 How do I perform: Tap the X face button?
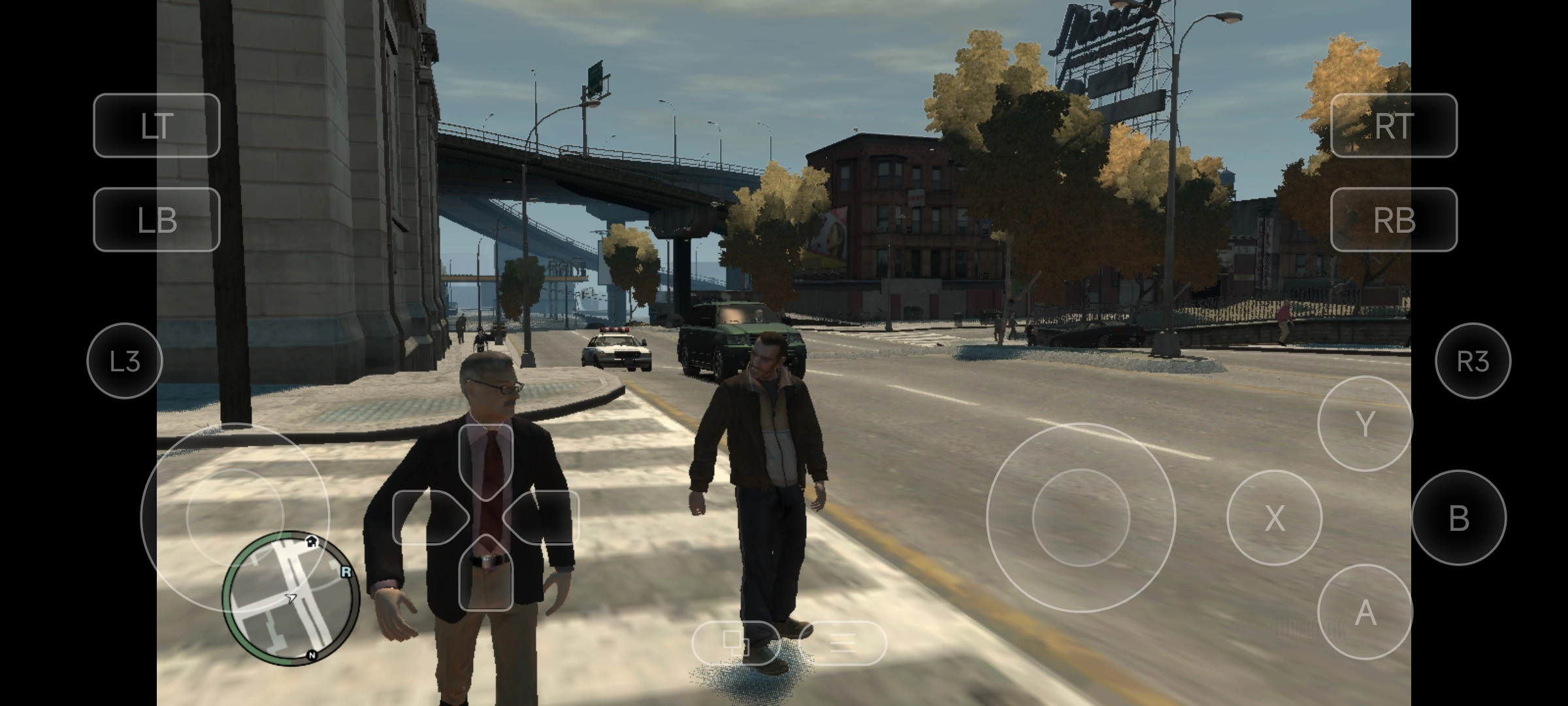(1274, 518)
